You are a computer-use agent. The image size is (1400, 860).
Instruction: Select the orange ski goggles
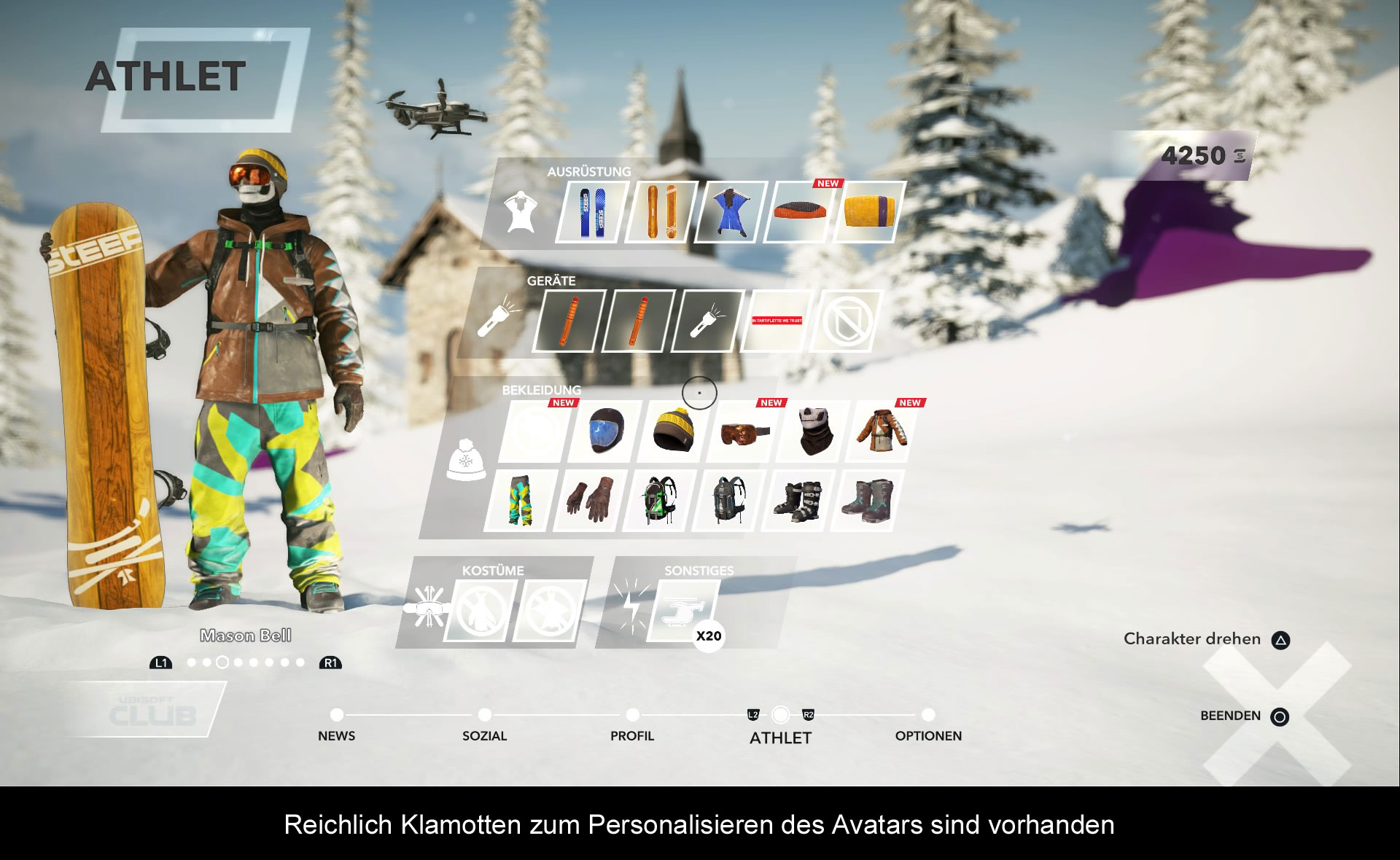coord(743,431)
